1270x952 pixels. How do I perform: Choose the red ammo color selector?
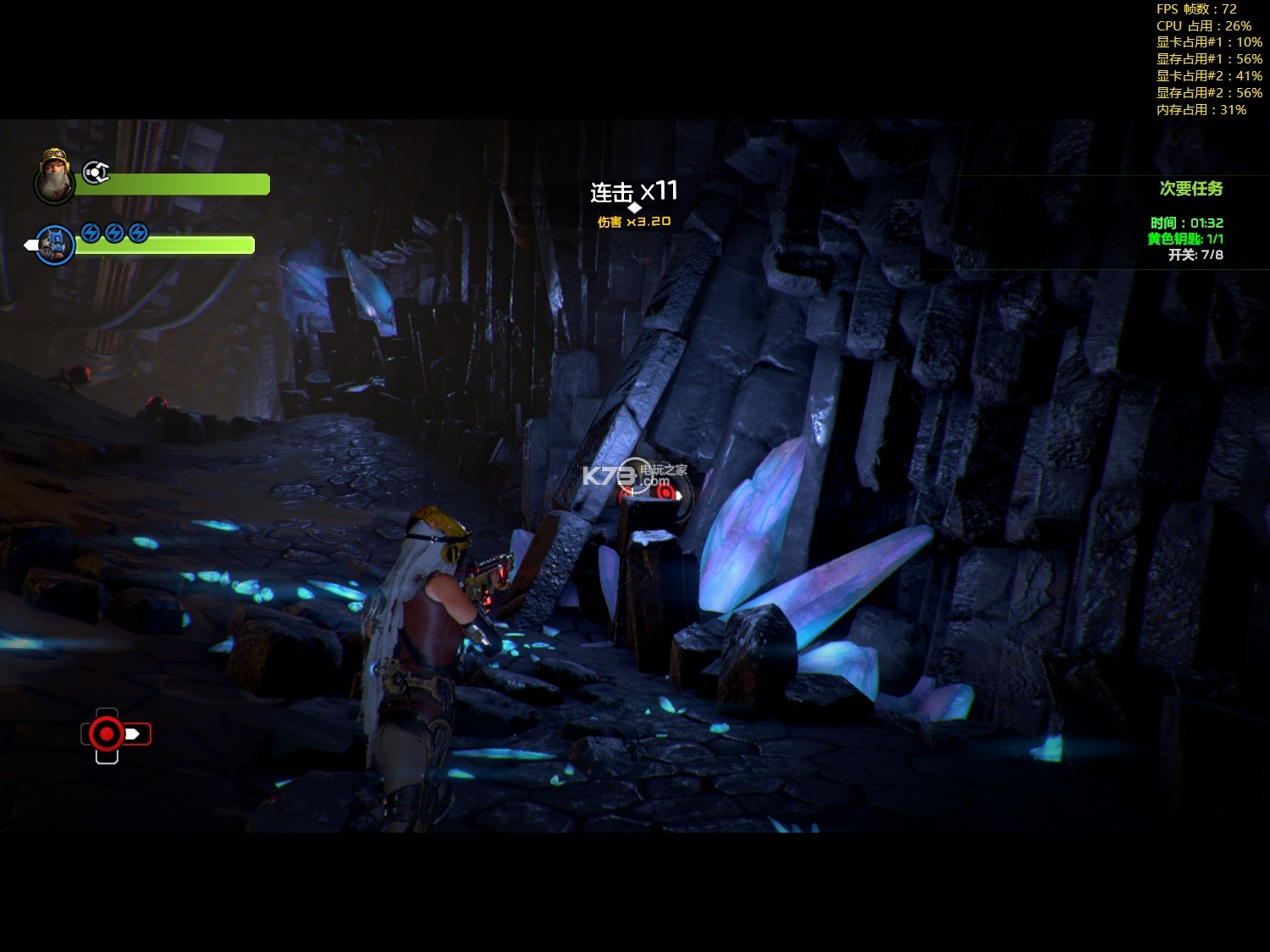pyautogui.click(x=108, y=734)
